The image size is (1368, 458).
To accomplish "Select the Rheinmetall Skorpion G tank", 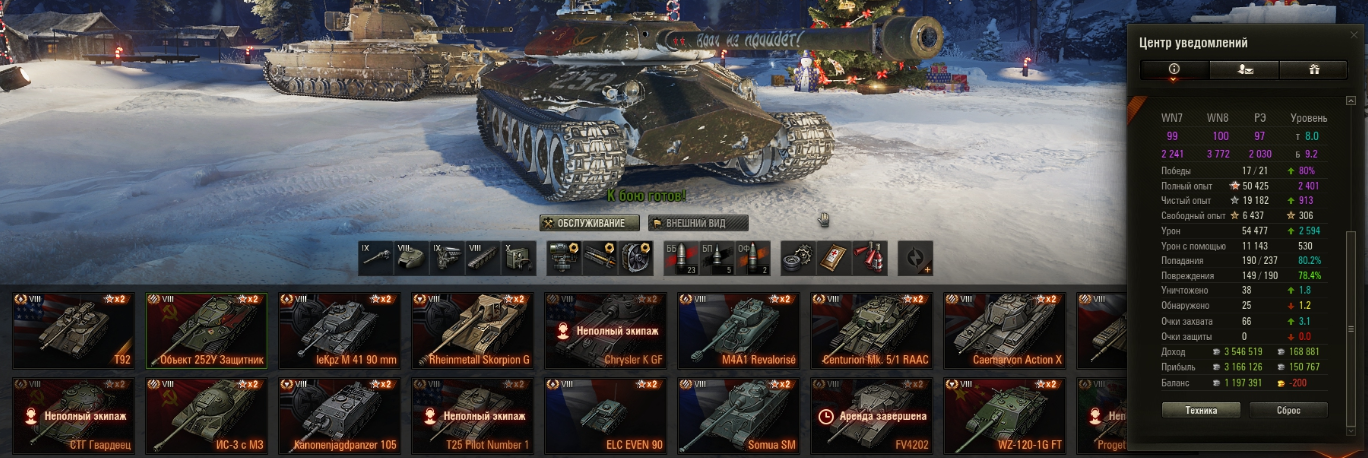I will [x=472, y=330].
